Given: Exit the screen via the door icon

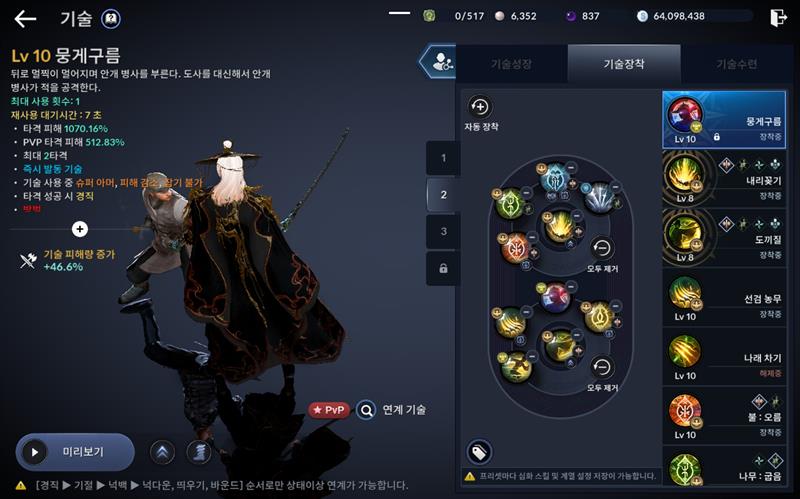Looking at the screenshot, I should point(779,17).
